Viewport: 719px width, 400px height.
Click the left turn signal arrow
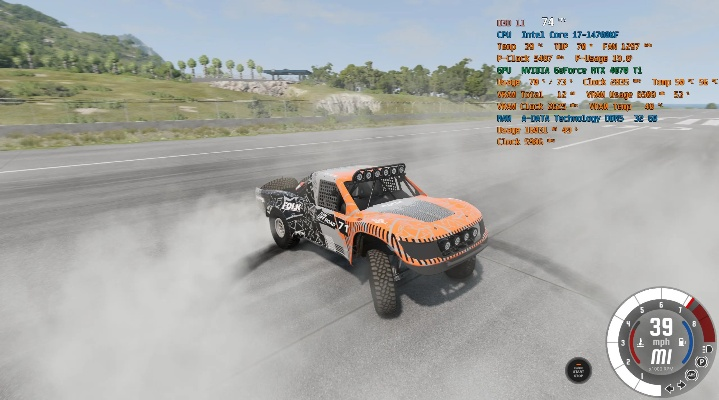[670, 385]
